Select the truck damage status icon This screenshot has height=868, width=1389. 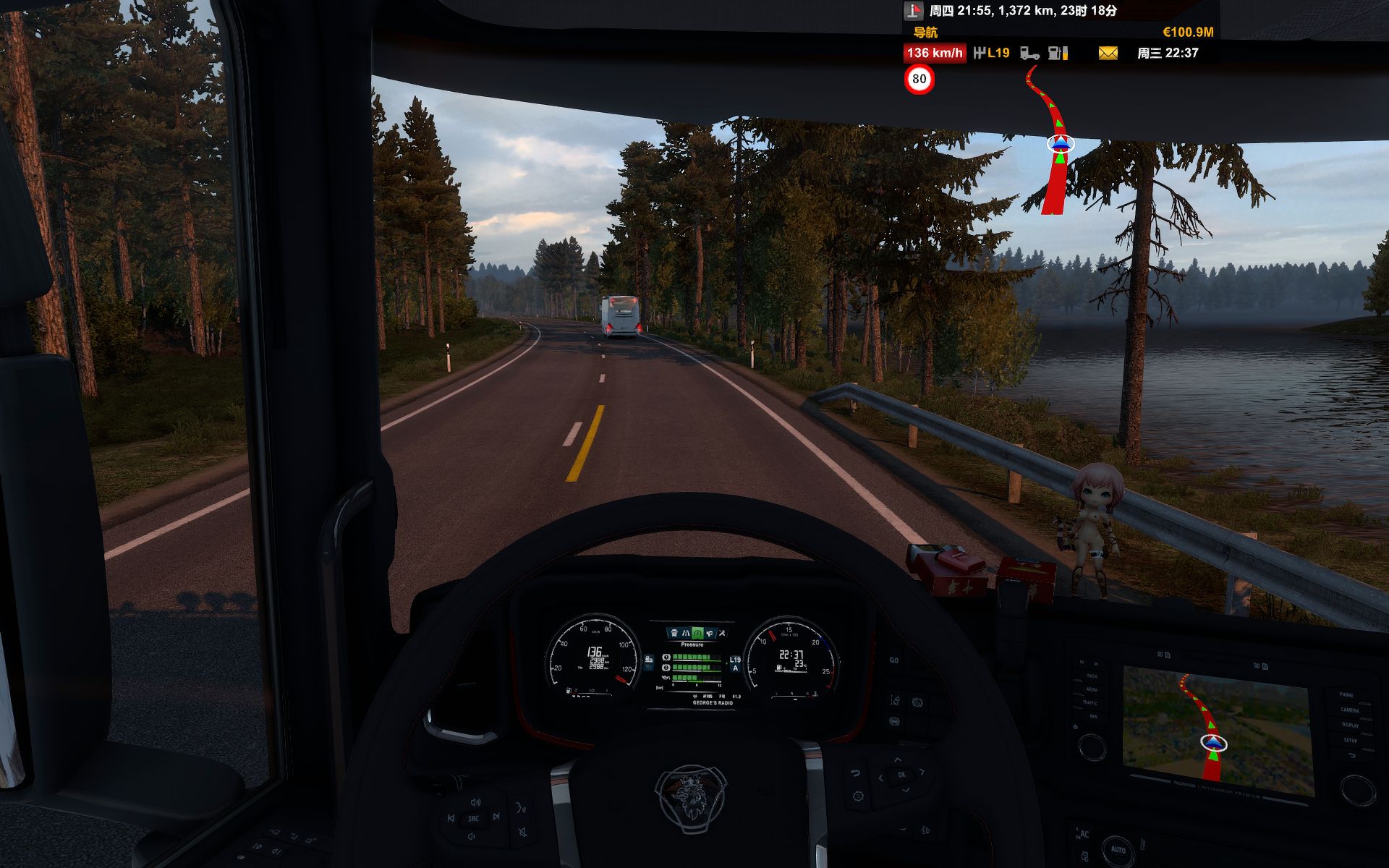1029,53
